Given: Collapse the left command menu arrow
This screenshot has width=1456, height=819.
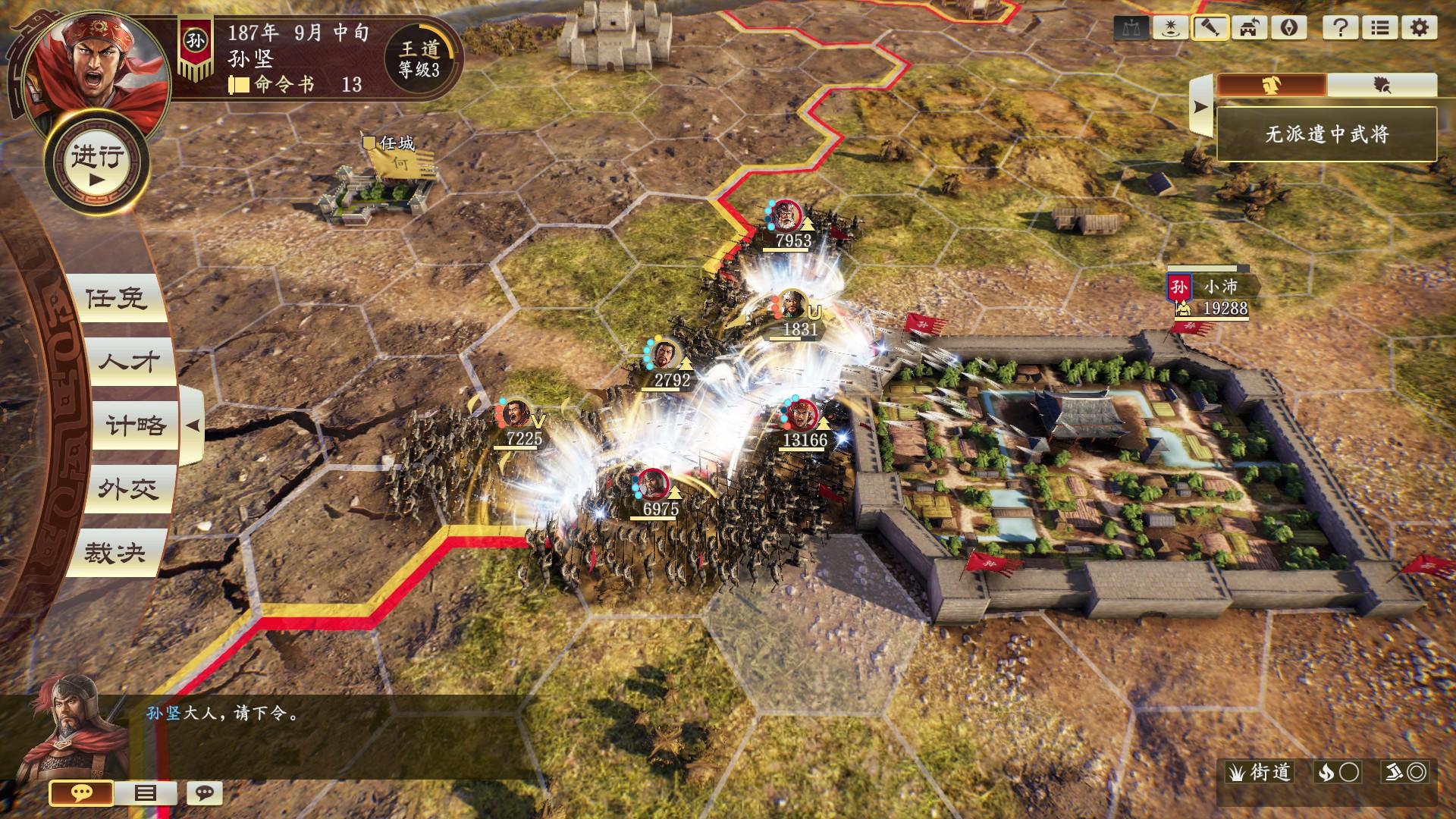Looking at the screenshot, I should 193,425.
